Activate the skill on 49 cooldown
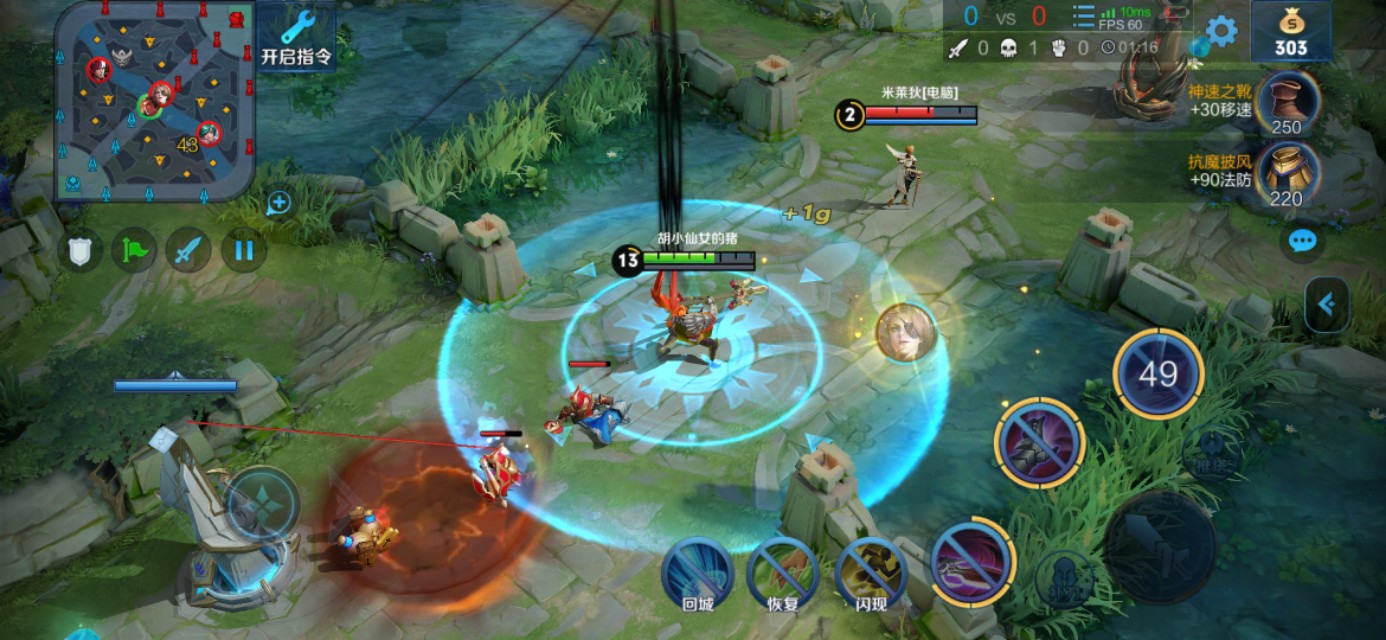The width and height of the screenshot is (1386, 640). [x=1158, y=374]
